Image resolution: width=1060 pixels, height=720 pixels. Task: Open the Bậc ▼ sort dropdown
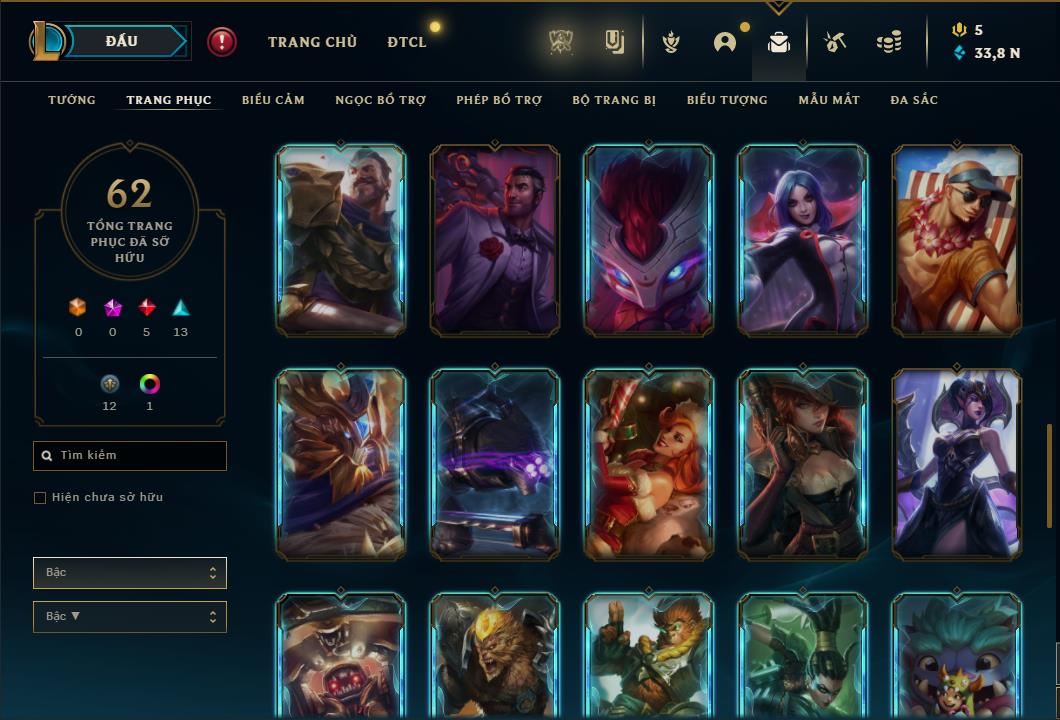tap(130, 617)
